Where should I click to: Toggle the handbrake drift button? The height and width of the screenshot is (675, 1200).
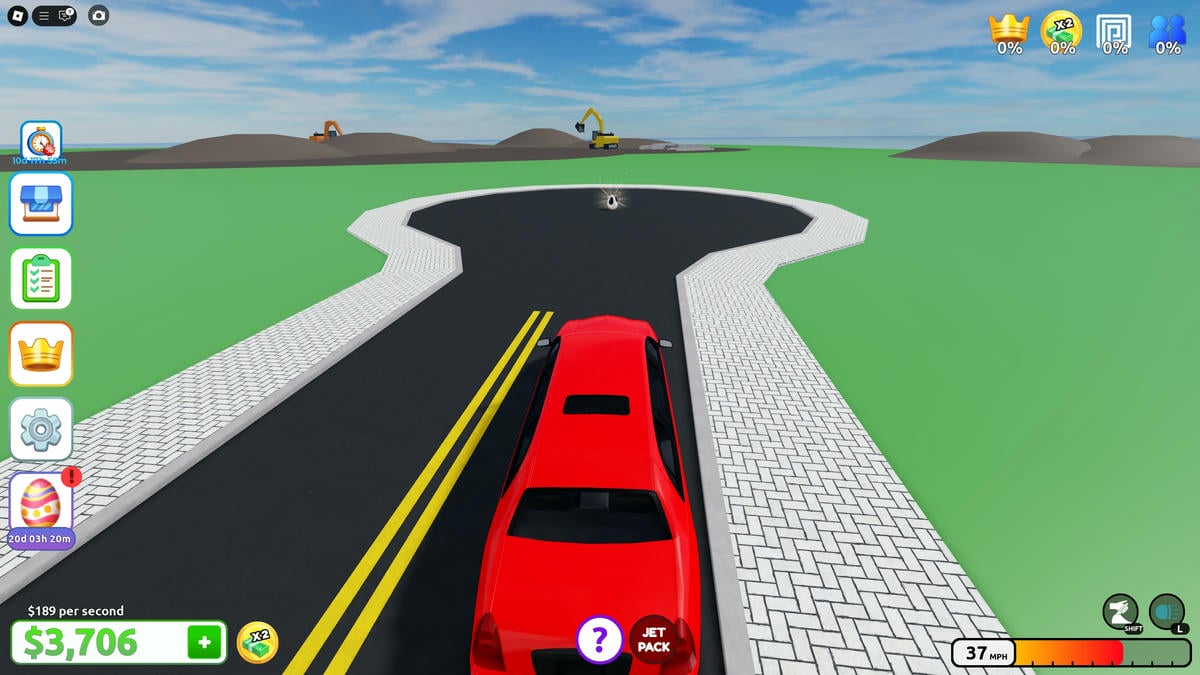coord(1122,612)
